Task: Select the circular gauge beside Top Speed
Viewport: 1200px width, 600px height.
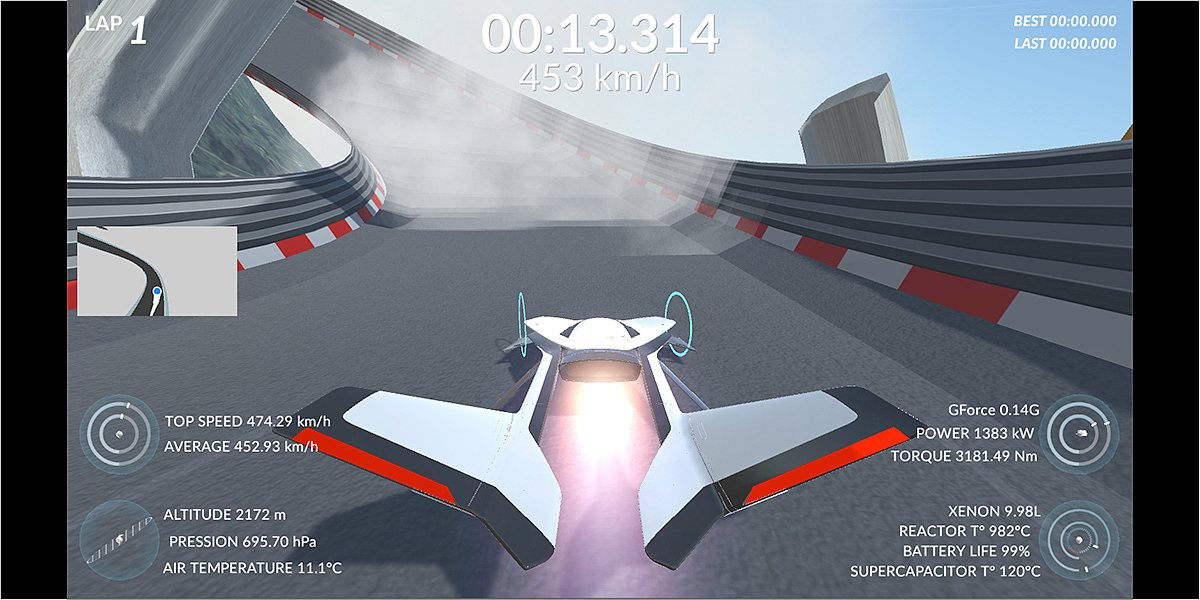Action: (118, 434)
